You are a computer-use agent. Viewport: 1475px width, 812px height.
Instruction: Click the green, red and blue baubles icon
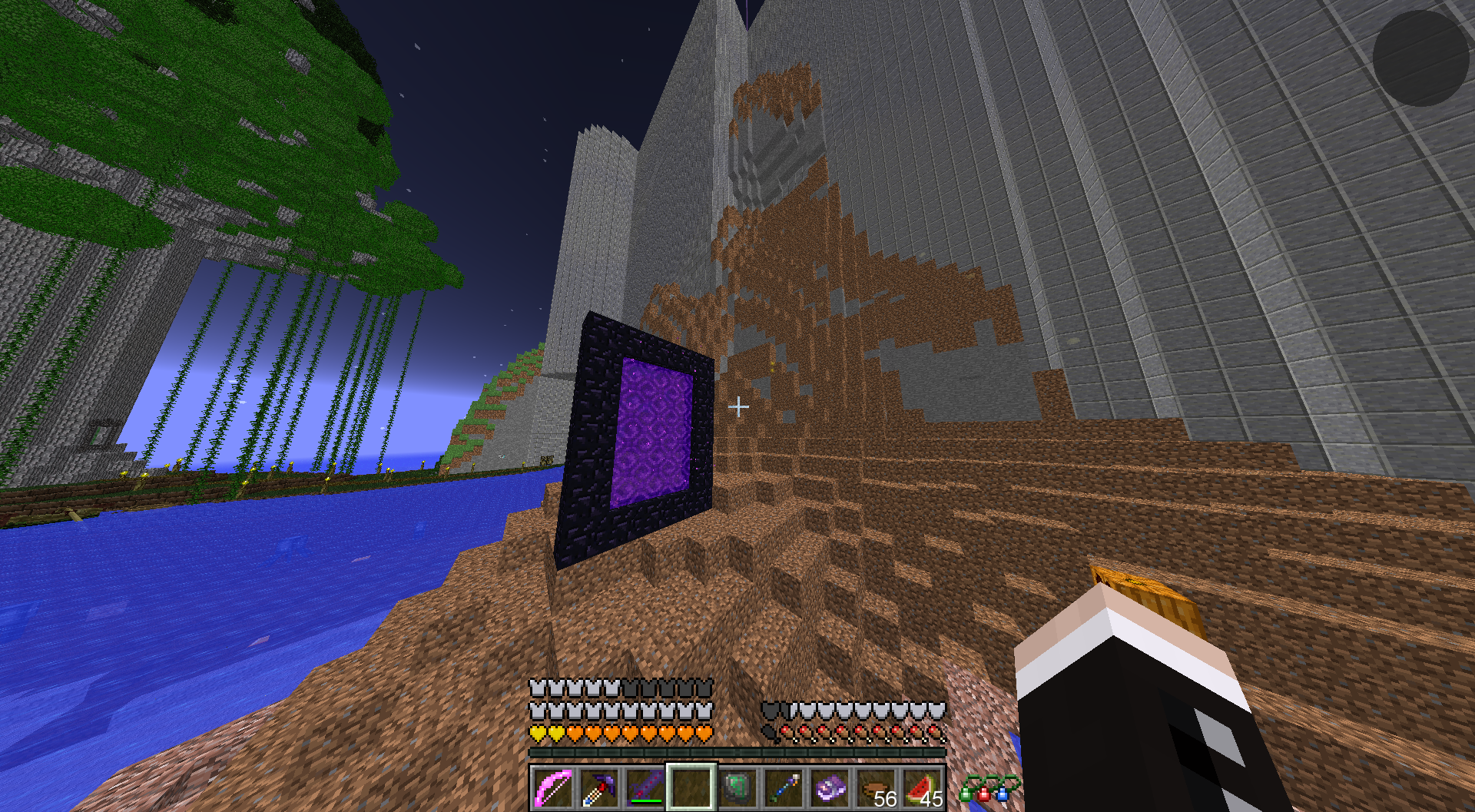click(x=989, y=789)
